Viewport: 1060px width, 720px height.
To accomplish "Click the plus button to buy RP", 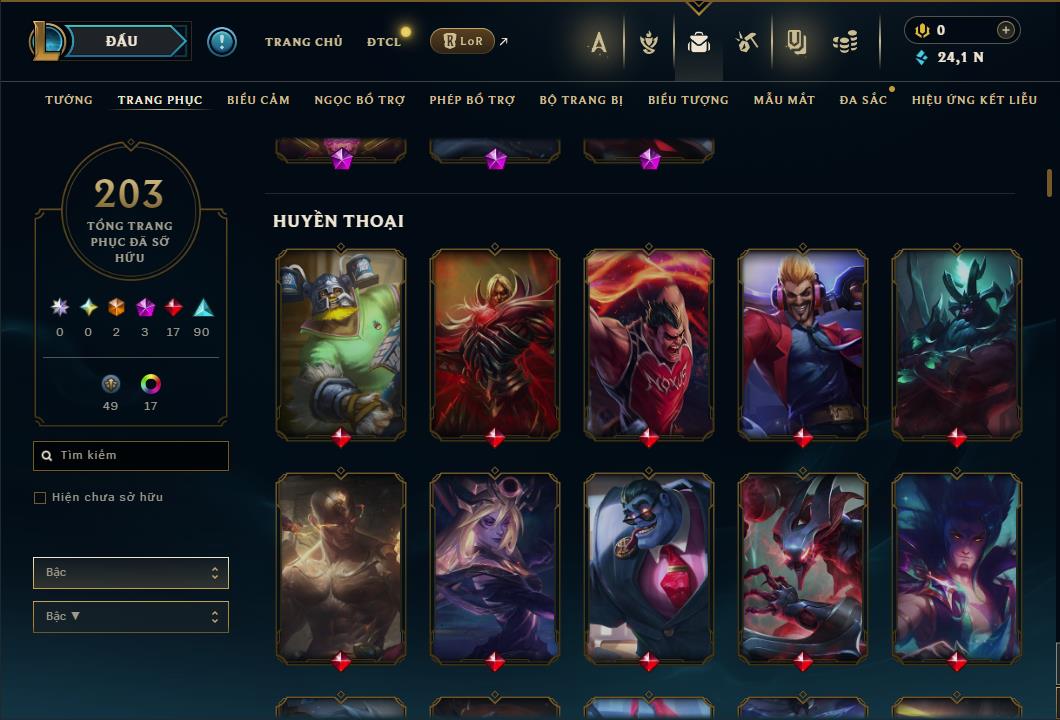I will pos(1006,30).
